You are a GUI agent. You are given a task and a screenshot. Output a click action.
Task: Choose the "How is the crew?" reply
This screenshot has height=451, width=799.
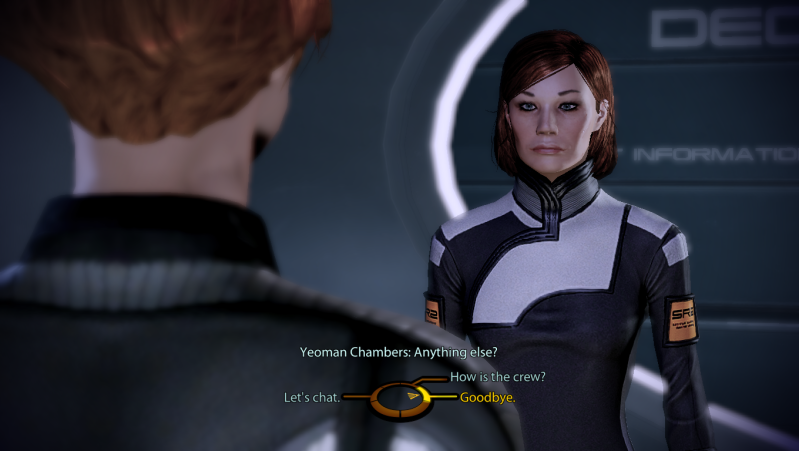coord(497,377)
